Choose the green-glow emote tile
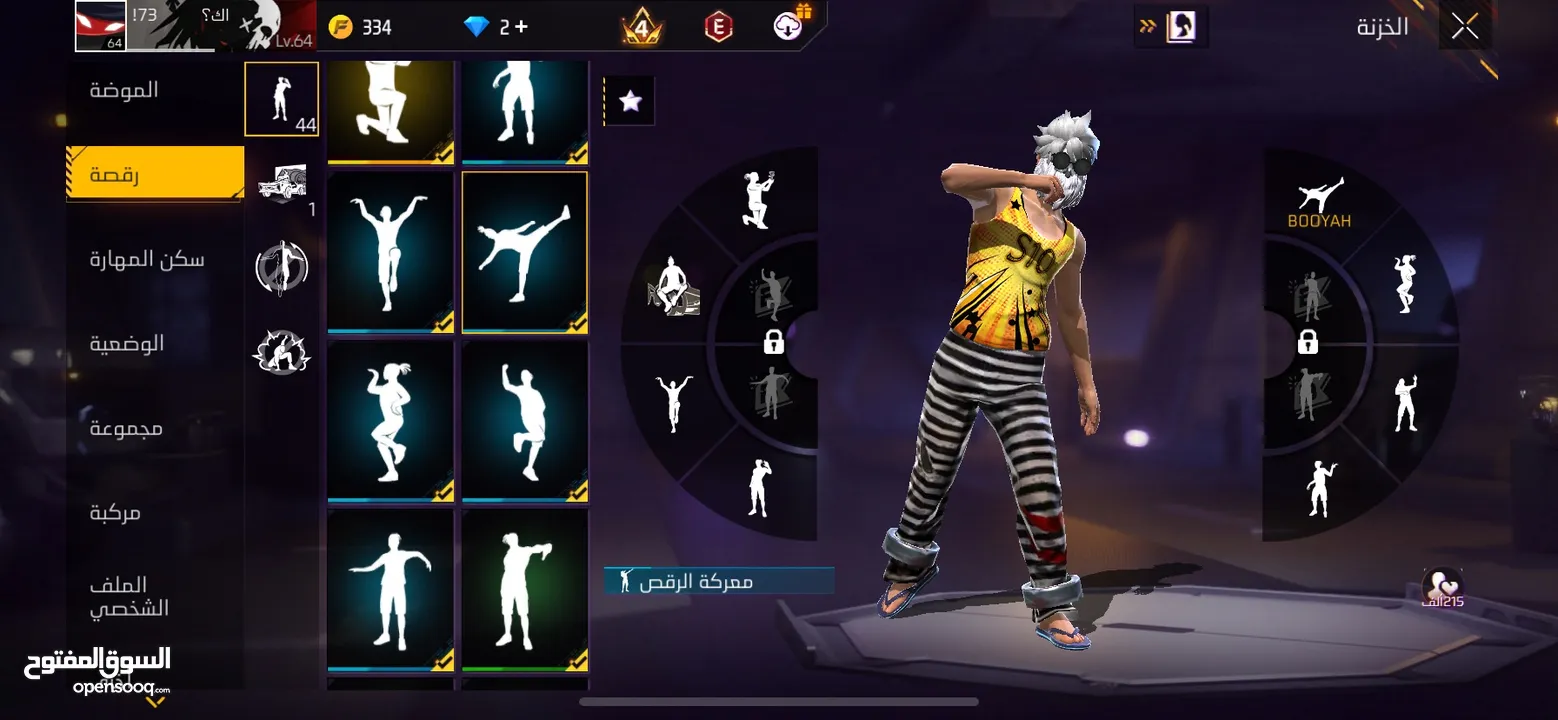 coord(524,590)
